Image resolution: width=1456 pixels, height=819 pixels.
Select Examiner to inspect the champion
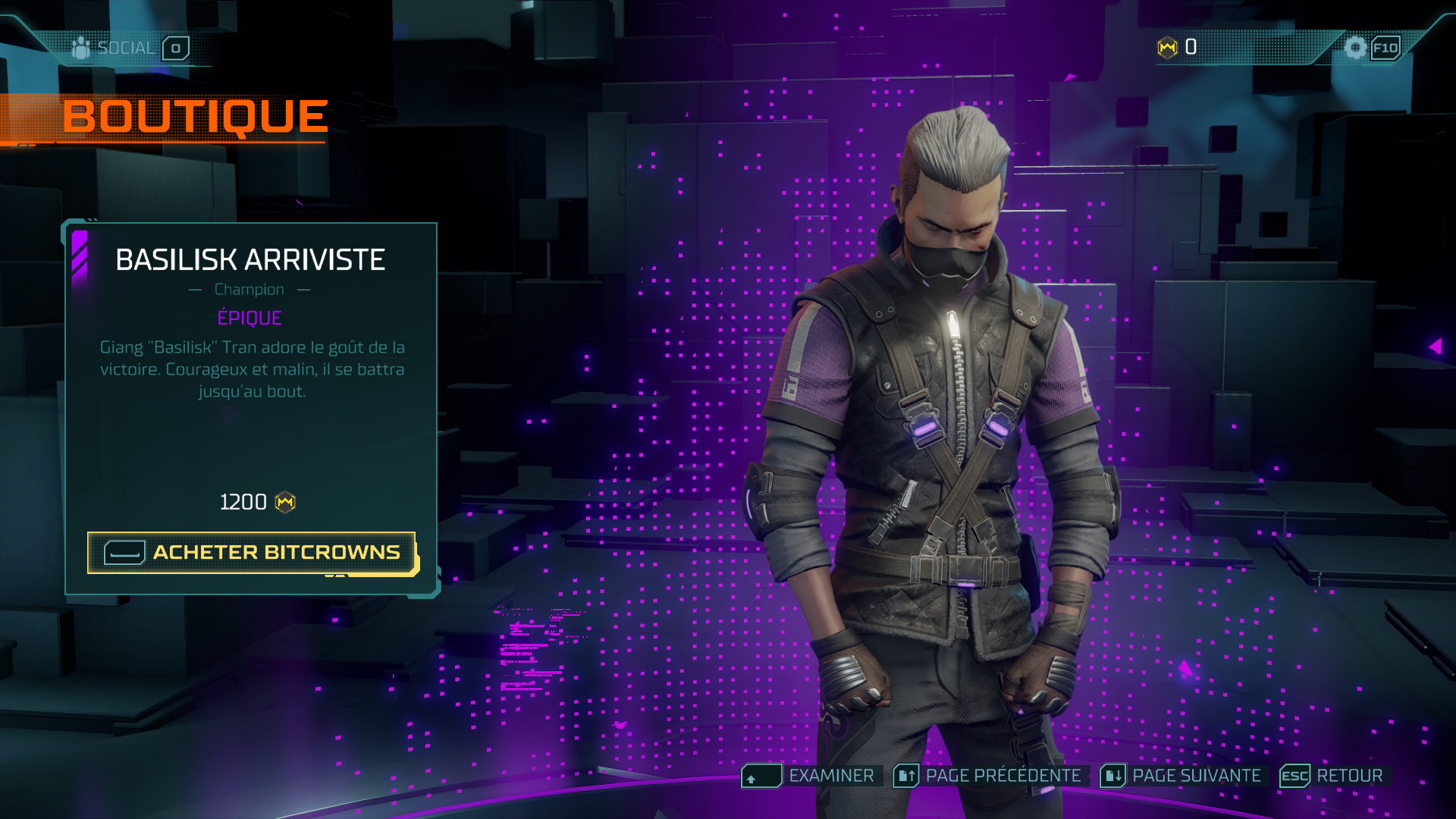830,776
